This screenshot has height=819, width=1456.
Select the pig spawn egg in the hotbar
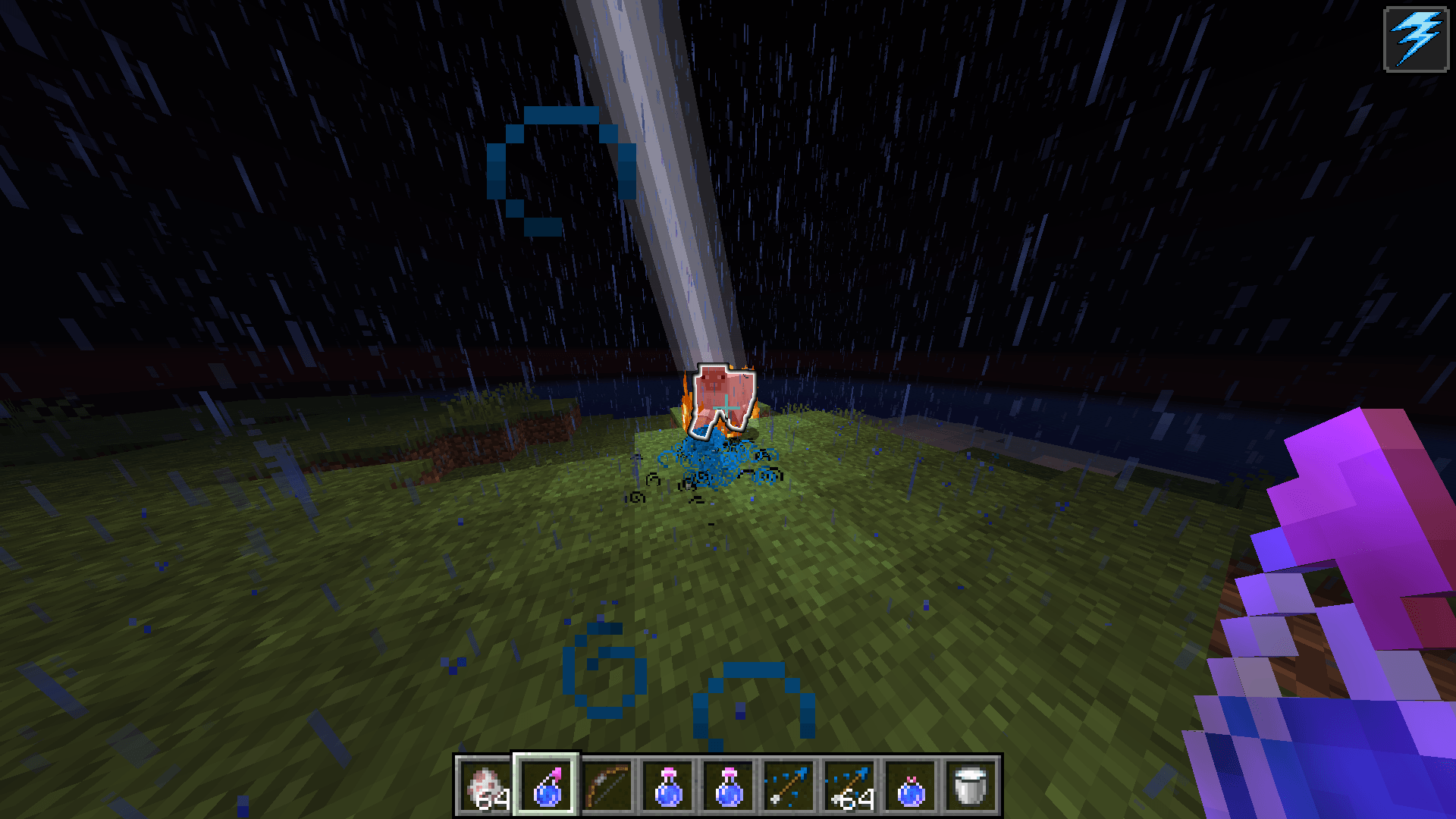point(483,785)
